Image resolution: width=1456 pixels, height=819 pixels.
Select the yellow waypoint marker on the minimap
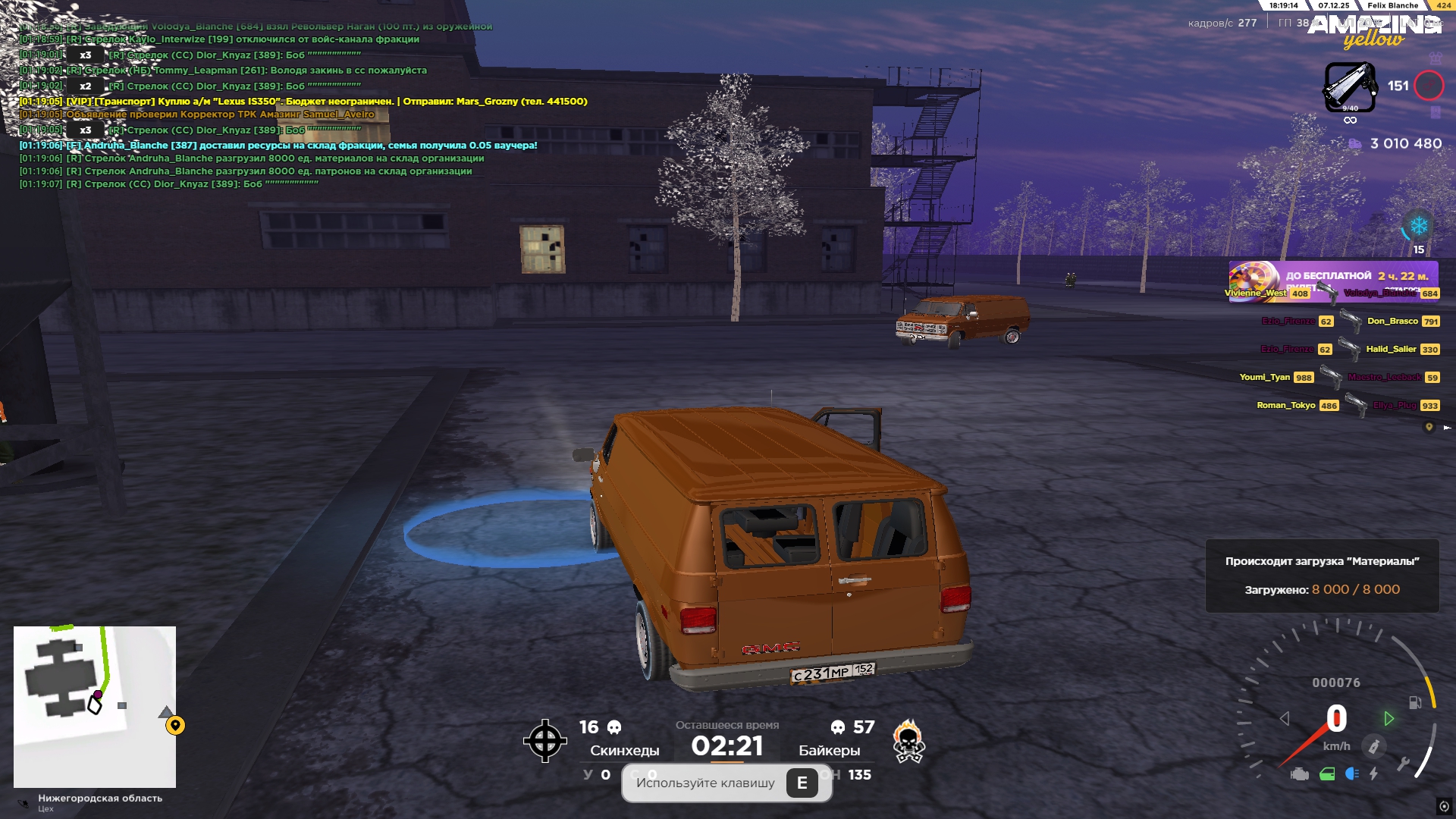point(175,726)
